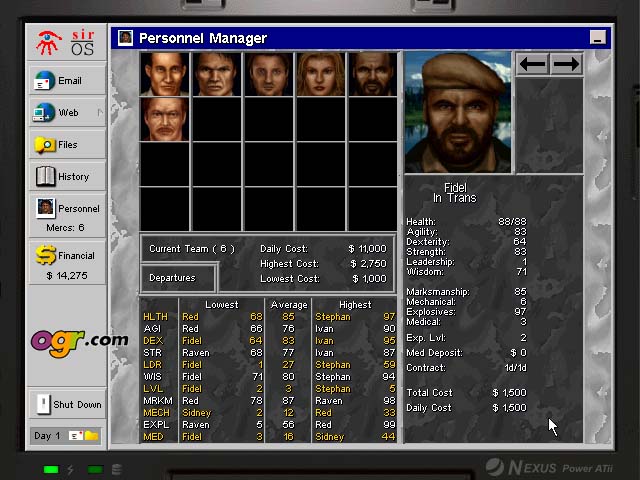Viewport: 640px width, 480px height.
Task: Open the Financial records
Action: coord(67,256)
